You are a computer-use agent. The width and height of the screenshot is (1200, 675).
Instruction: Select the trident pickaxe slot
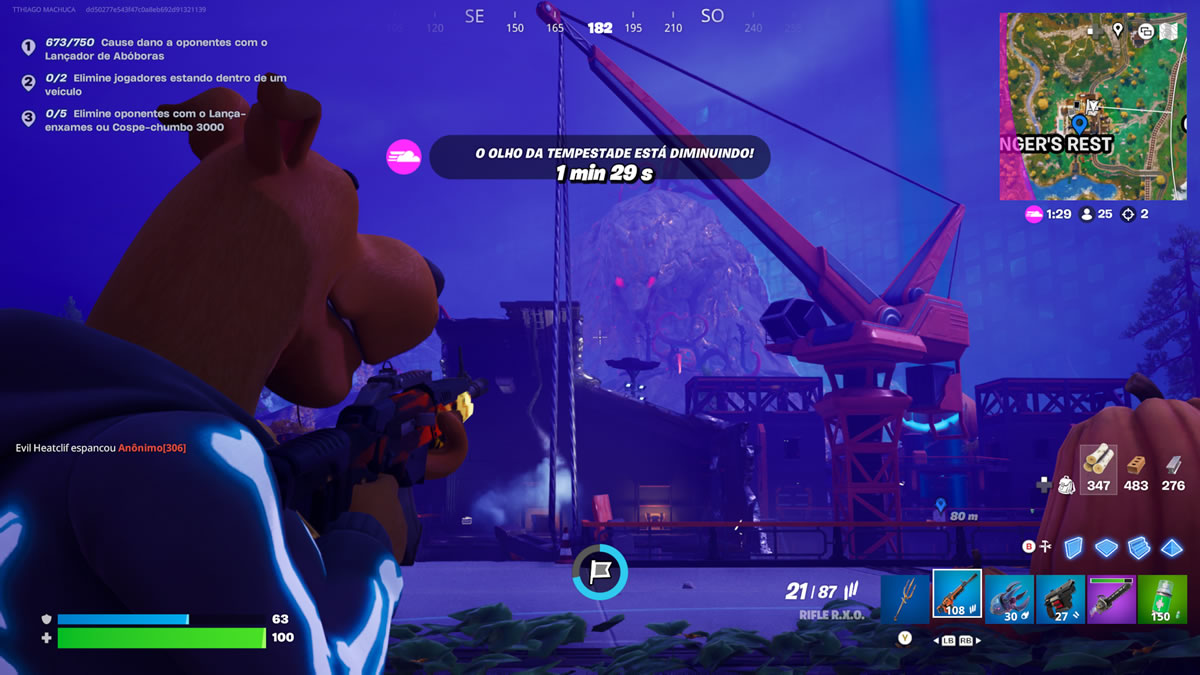905,598
